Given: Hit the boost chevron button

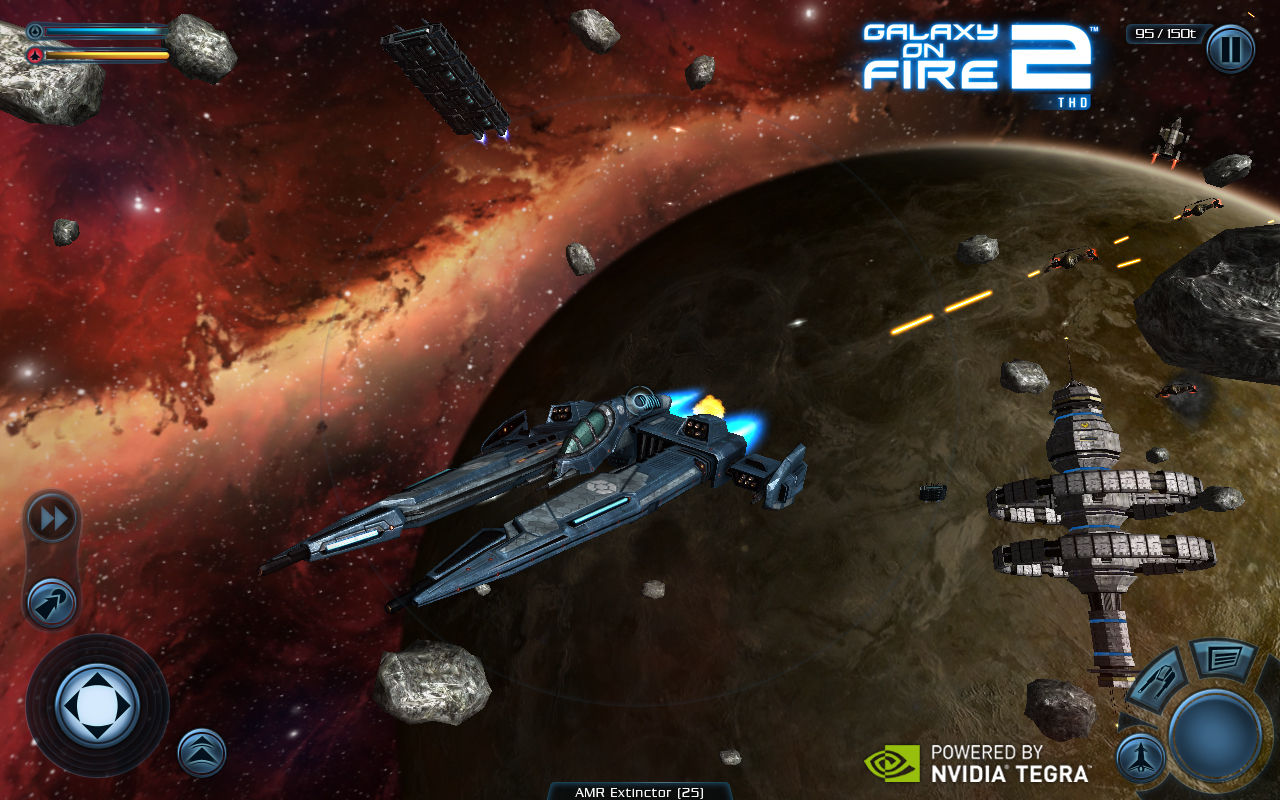Looking at the screenshot, I should click(x=202, y=753).
